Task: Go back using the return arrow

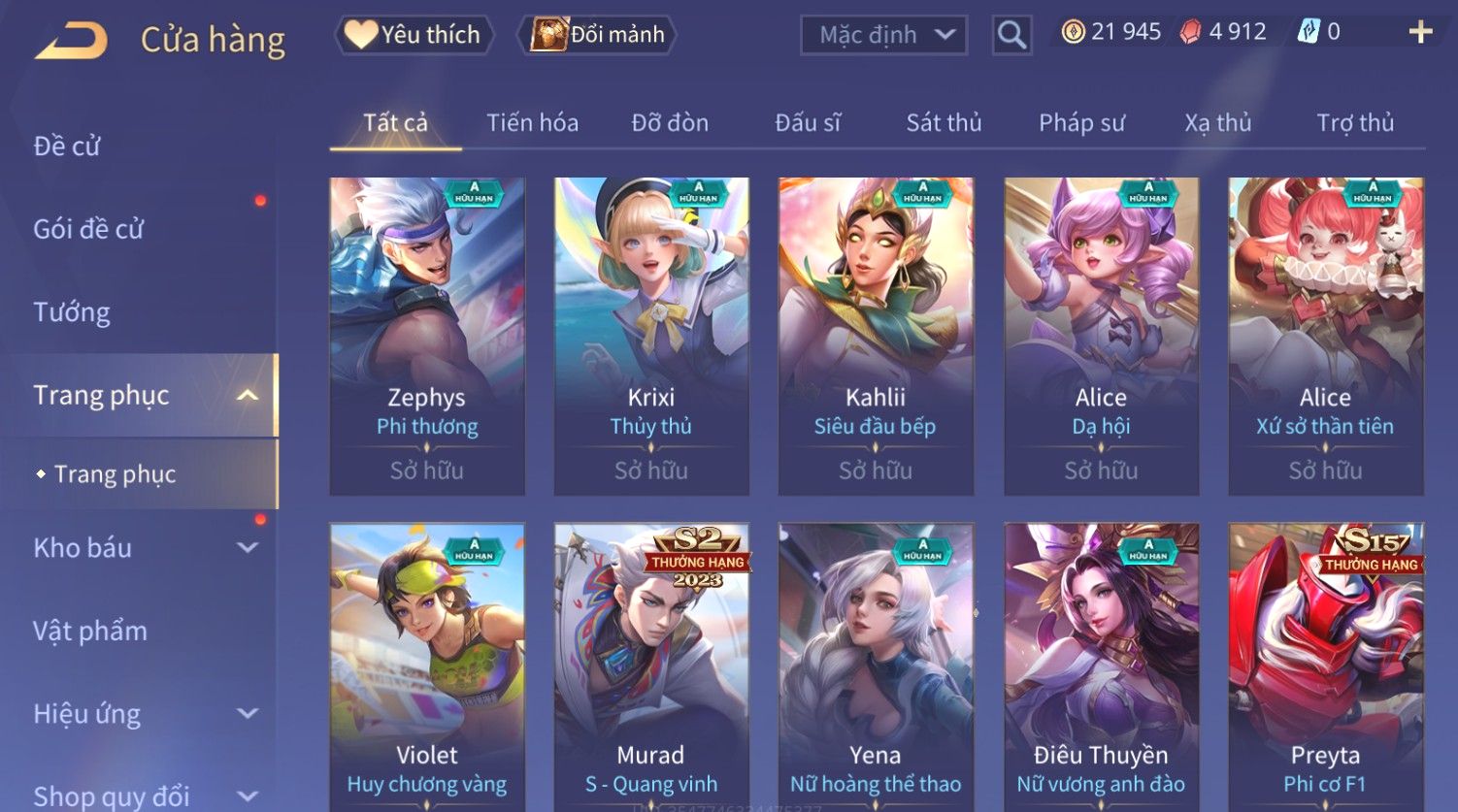Action: (72, 41)
